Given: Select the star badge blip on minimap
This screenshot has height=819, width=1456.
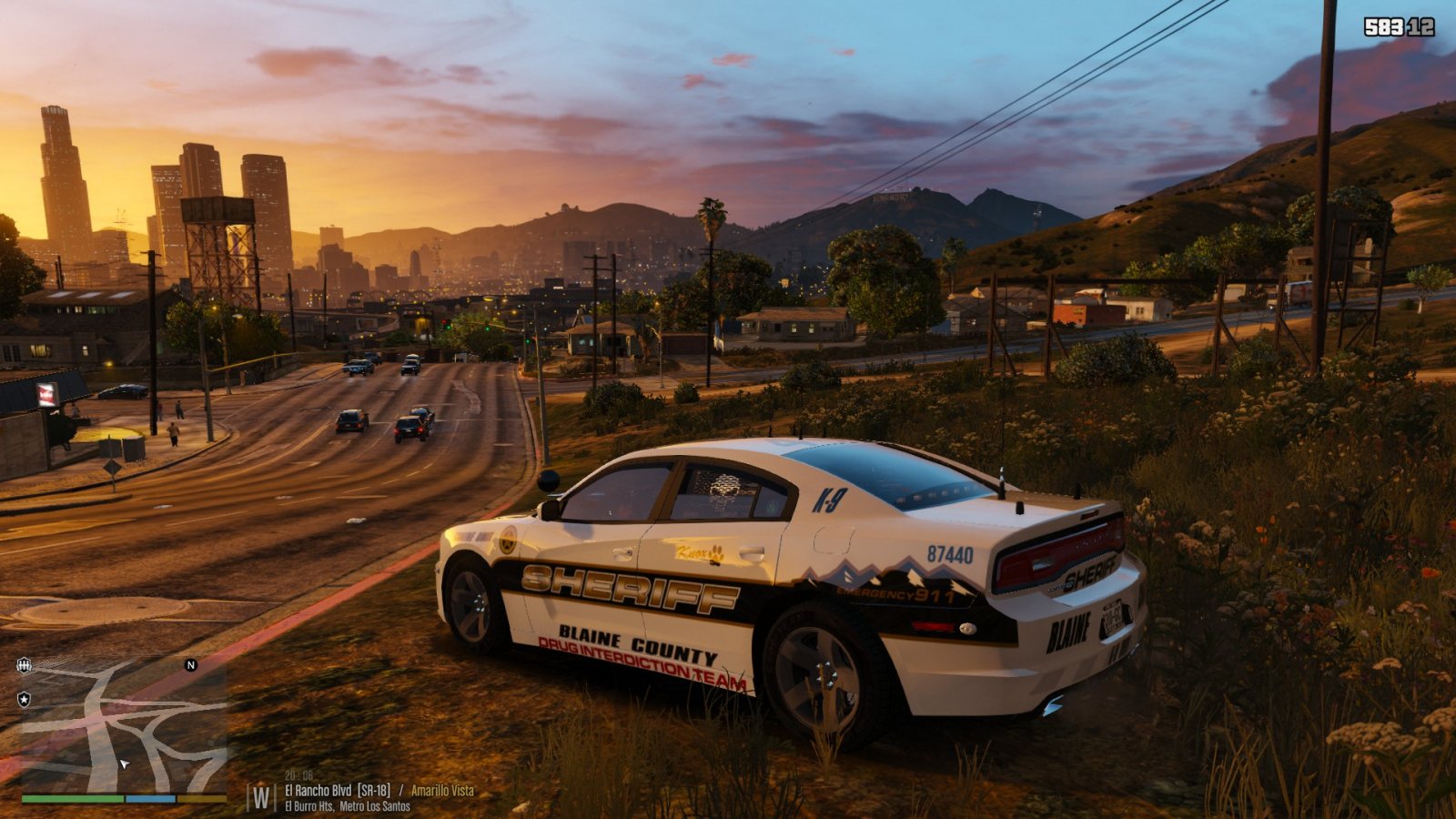Looking at the screenshot, I should click(25, 699).
